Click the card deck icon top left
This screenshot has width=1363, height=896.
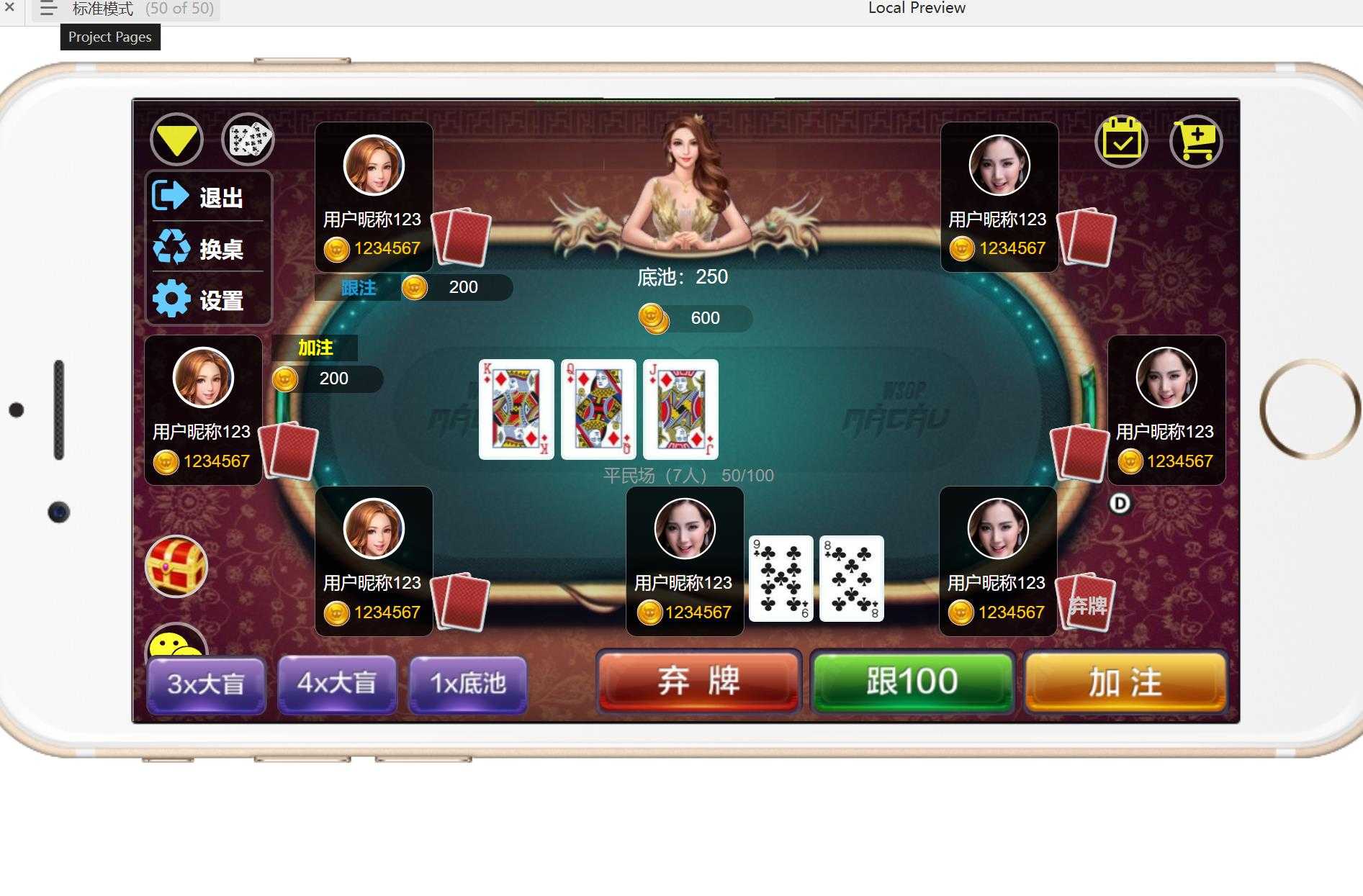tap(248, 139)
